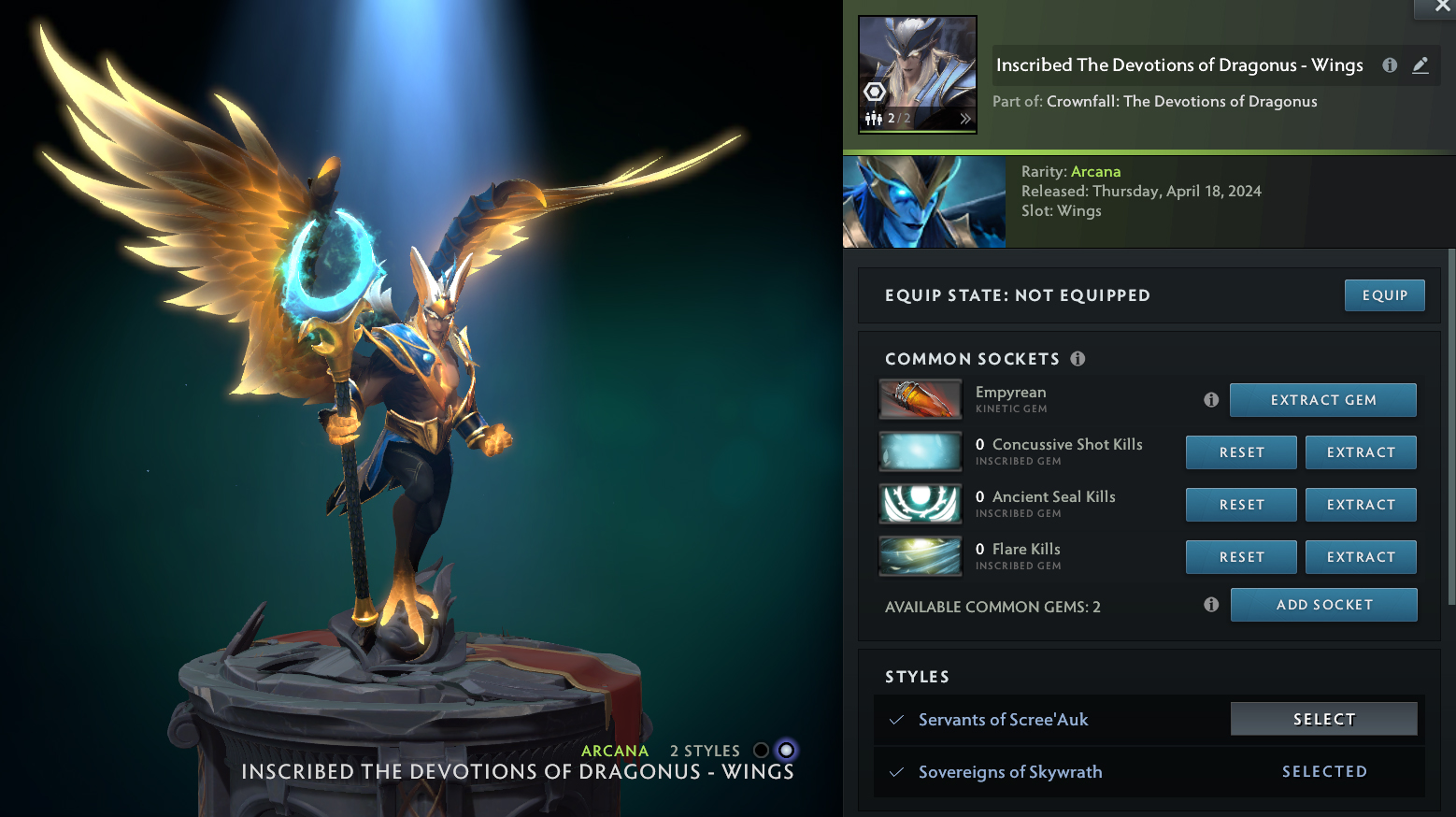Screen dimensions: 1456x817
Task: Click the Skywrath Mage item thumbnail
Action: click(918, 74)
